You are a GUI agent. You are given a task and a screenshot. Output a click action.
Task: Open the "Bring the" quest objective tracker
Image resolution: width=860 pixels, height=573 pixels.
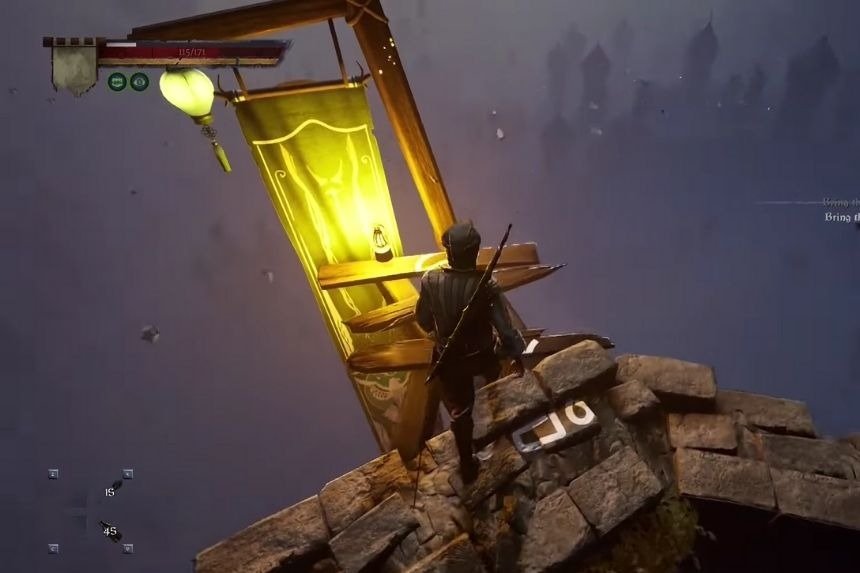pos(841,216)
